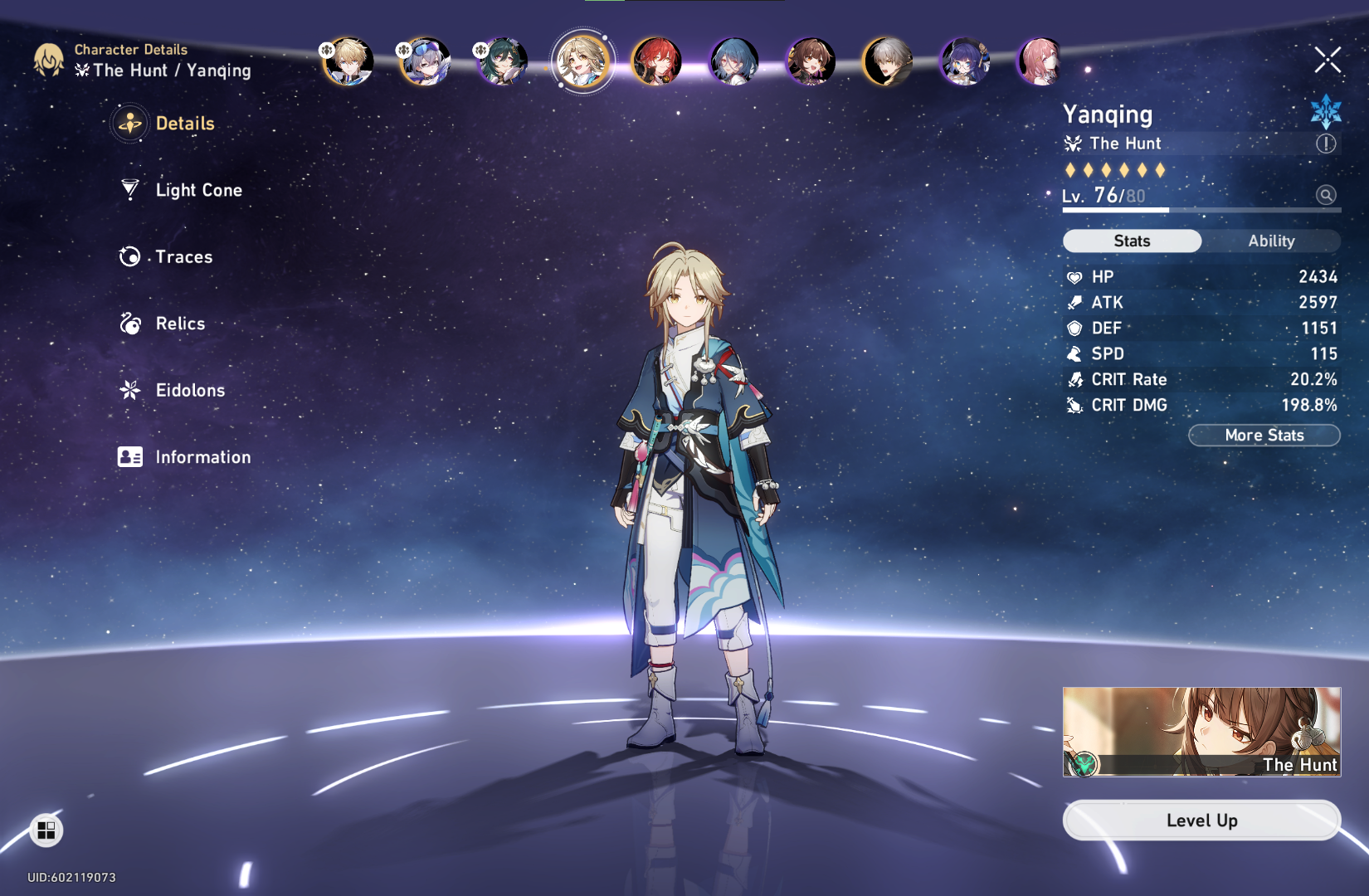This screenshot has height=896, width=1369.
Task: Open the Traces panel
Action: tap(183, 257)
